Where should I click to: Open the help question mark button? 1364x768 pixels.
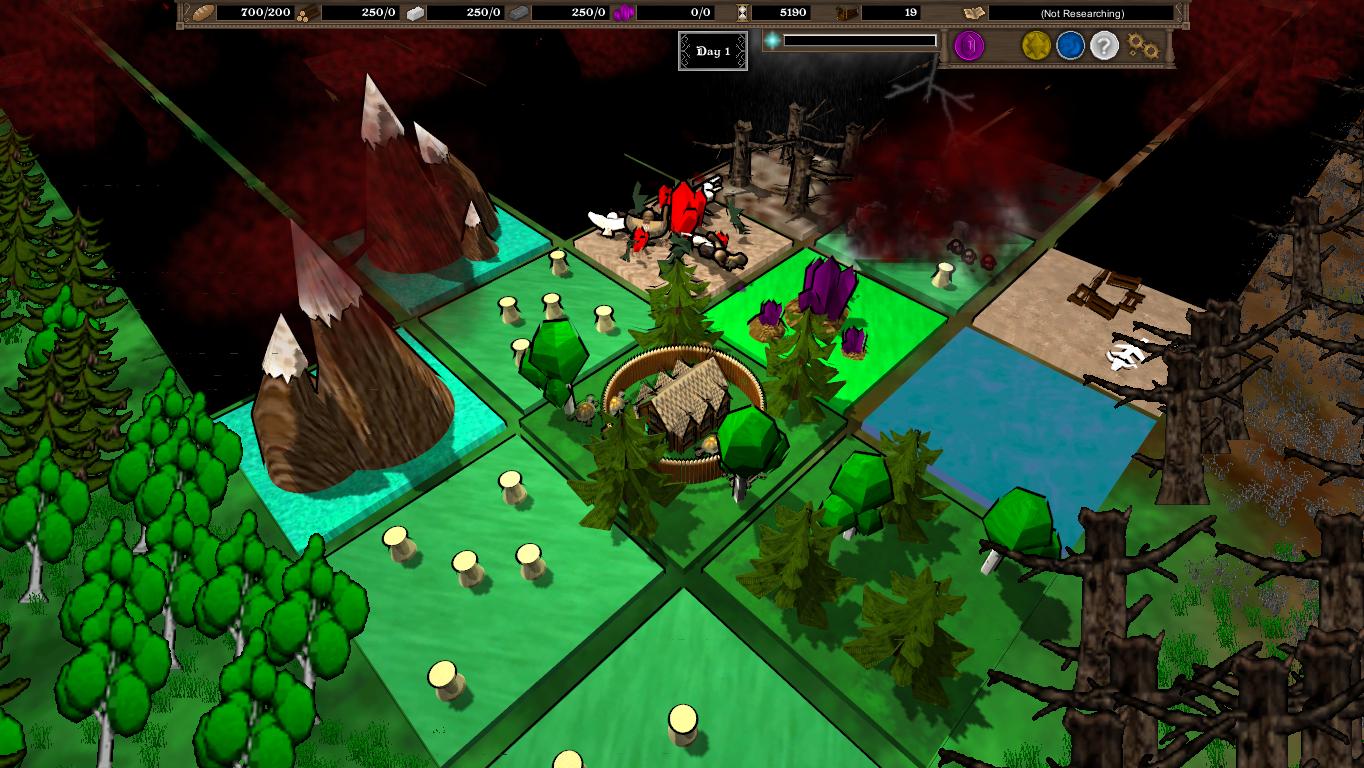(1102, 46)
